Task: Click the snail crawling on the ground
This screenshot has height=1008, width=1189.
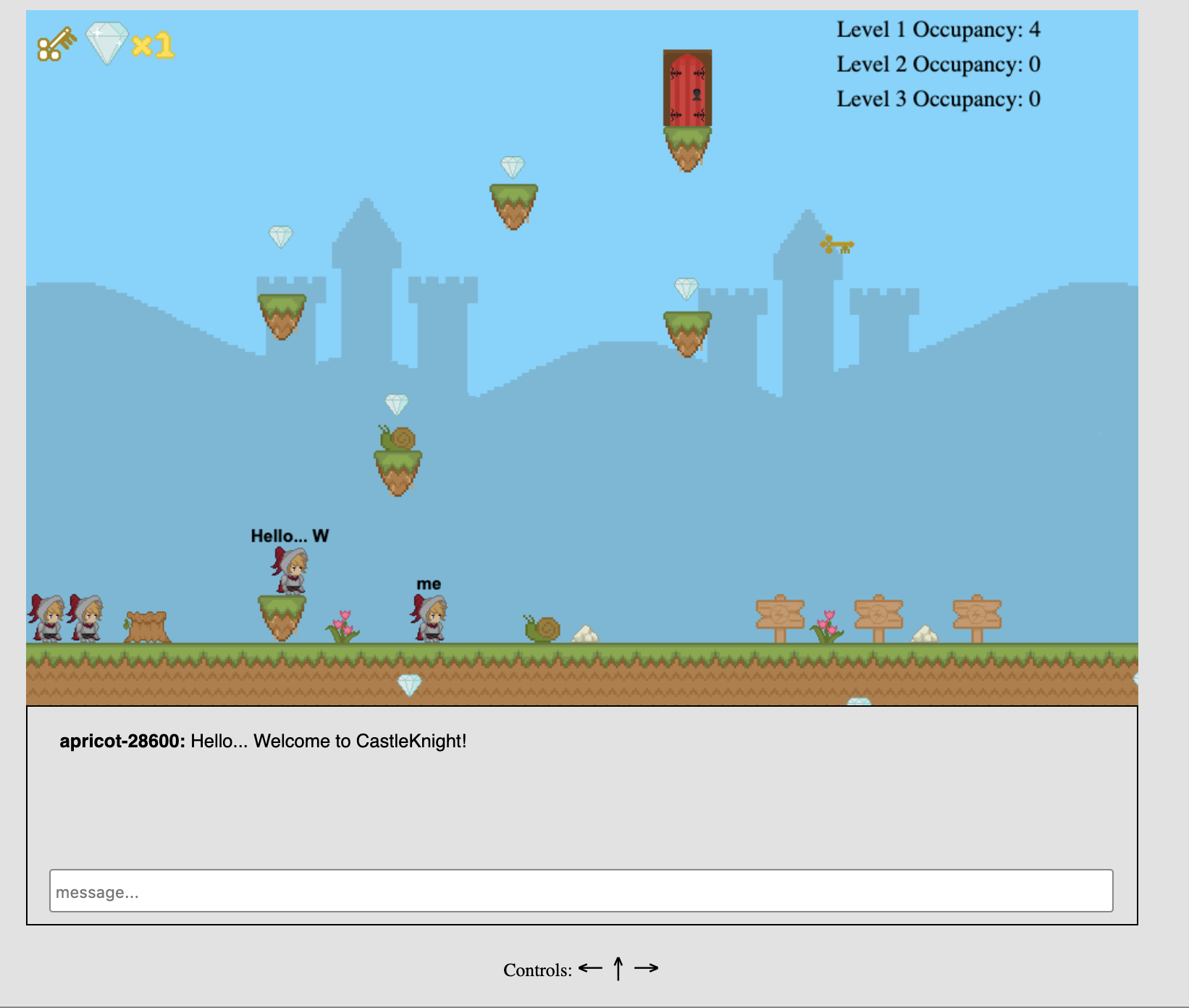Action: (539, 629)
